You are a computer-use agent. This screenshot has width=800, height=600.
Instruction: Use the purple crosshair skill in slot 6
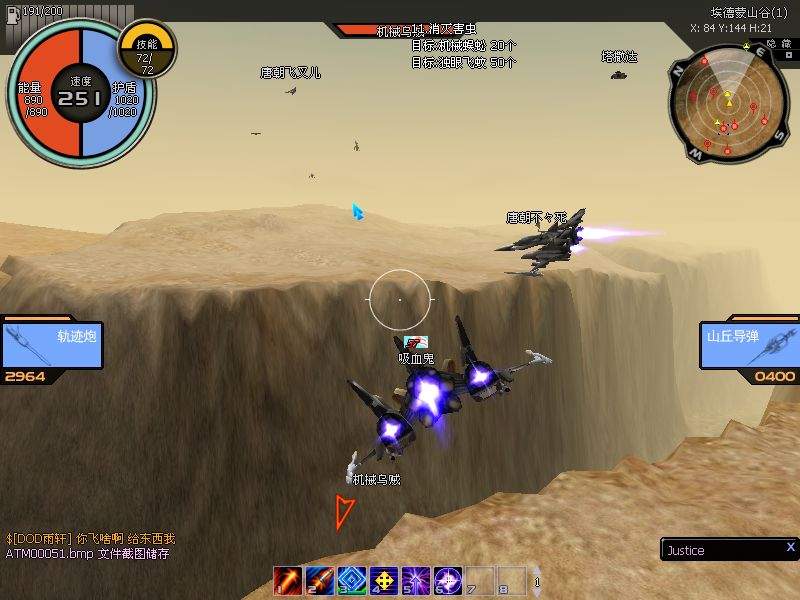(448, 580)
